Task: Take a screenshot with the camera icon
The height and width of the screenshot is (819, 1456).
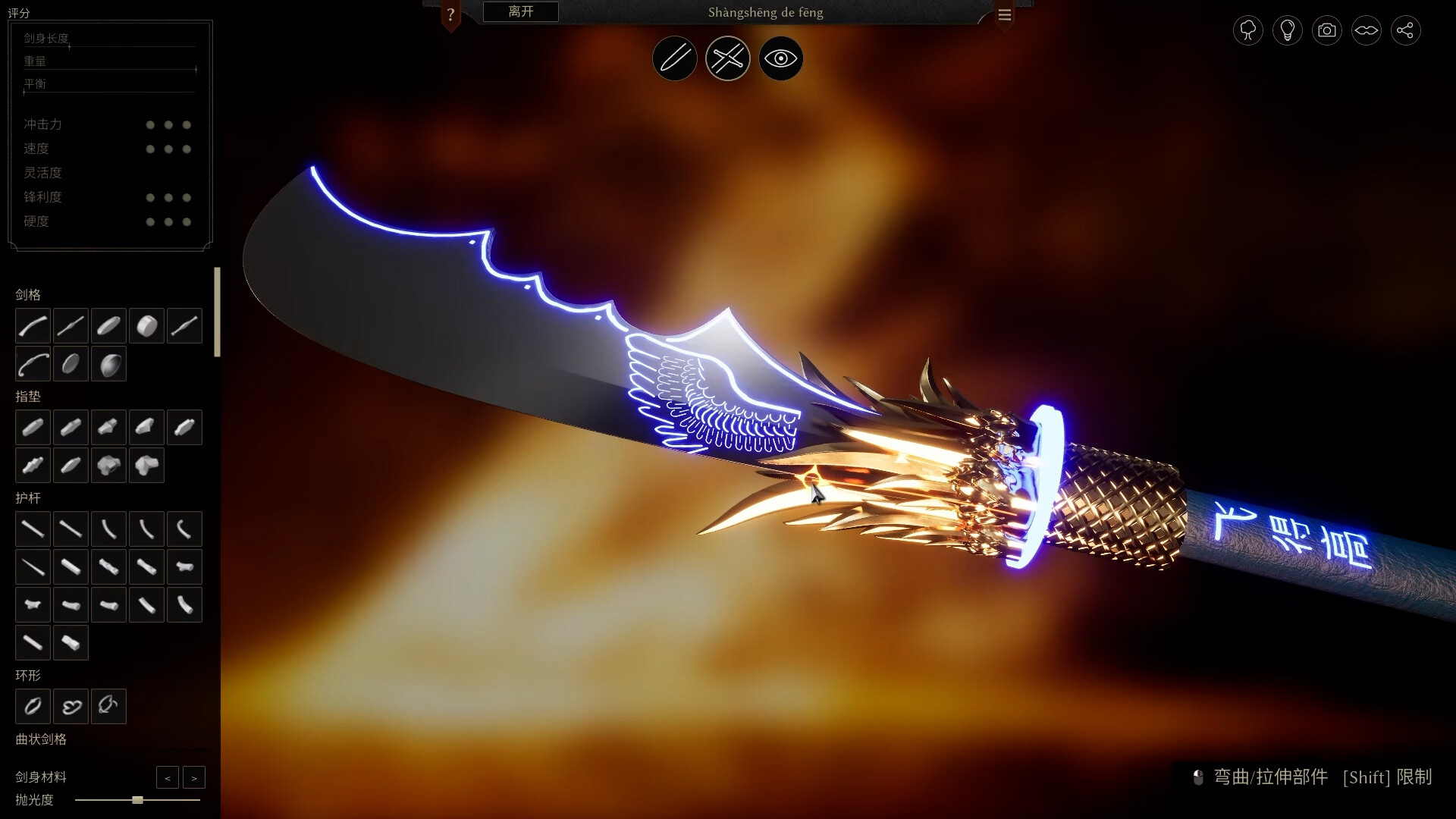Action: click(1326, 30)
